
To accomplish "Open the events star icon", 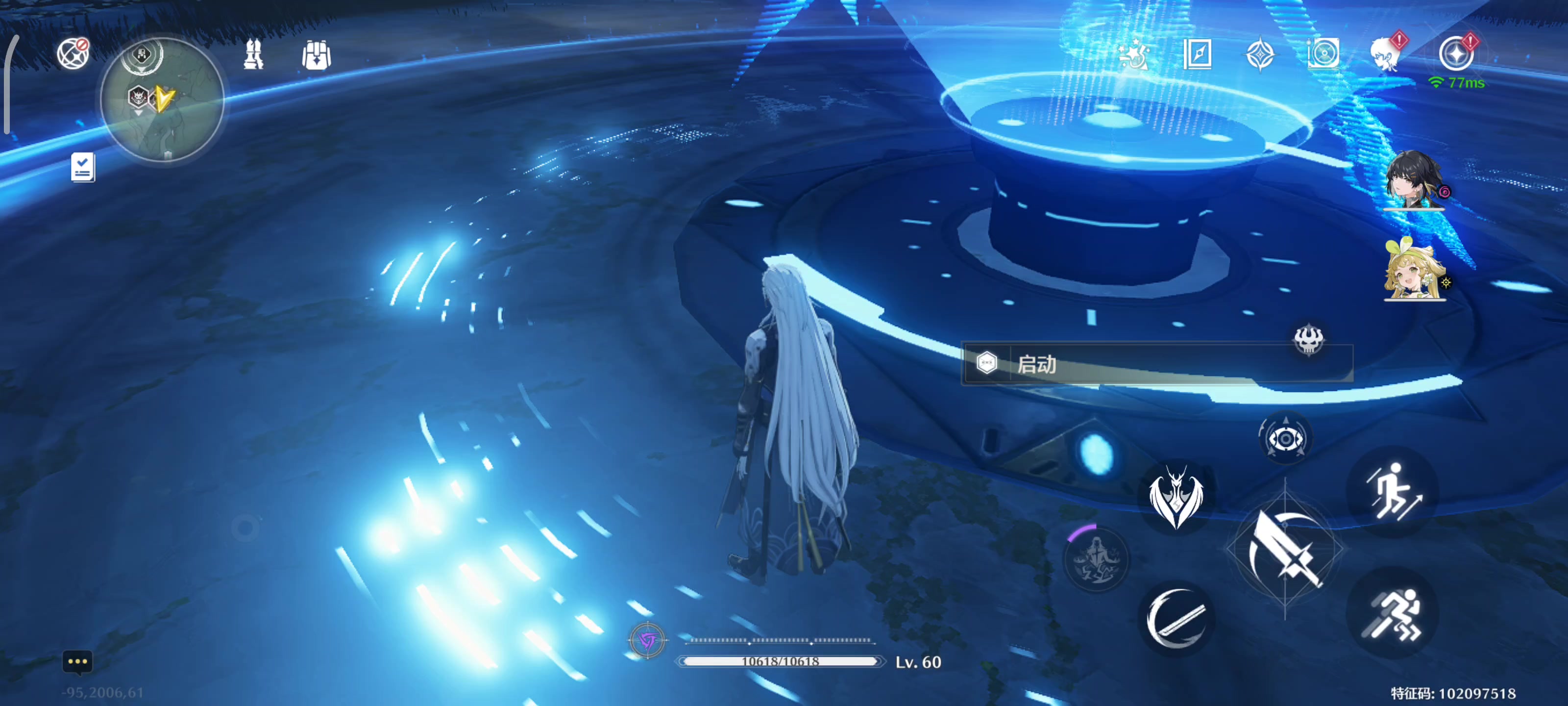I will tap(1133, 54).
